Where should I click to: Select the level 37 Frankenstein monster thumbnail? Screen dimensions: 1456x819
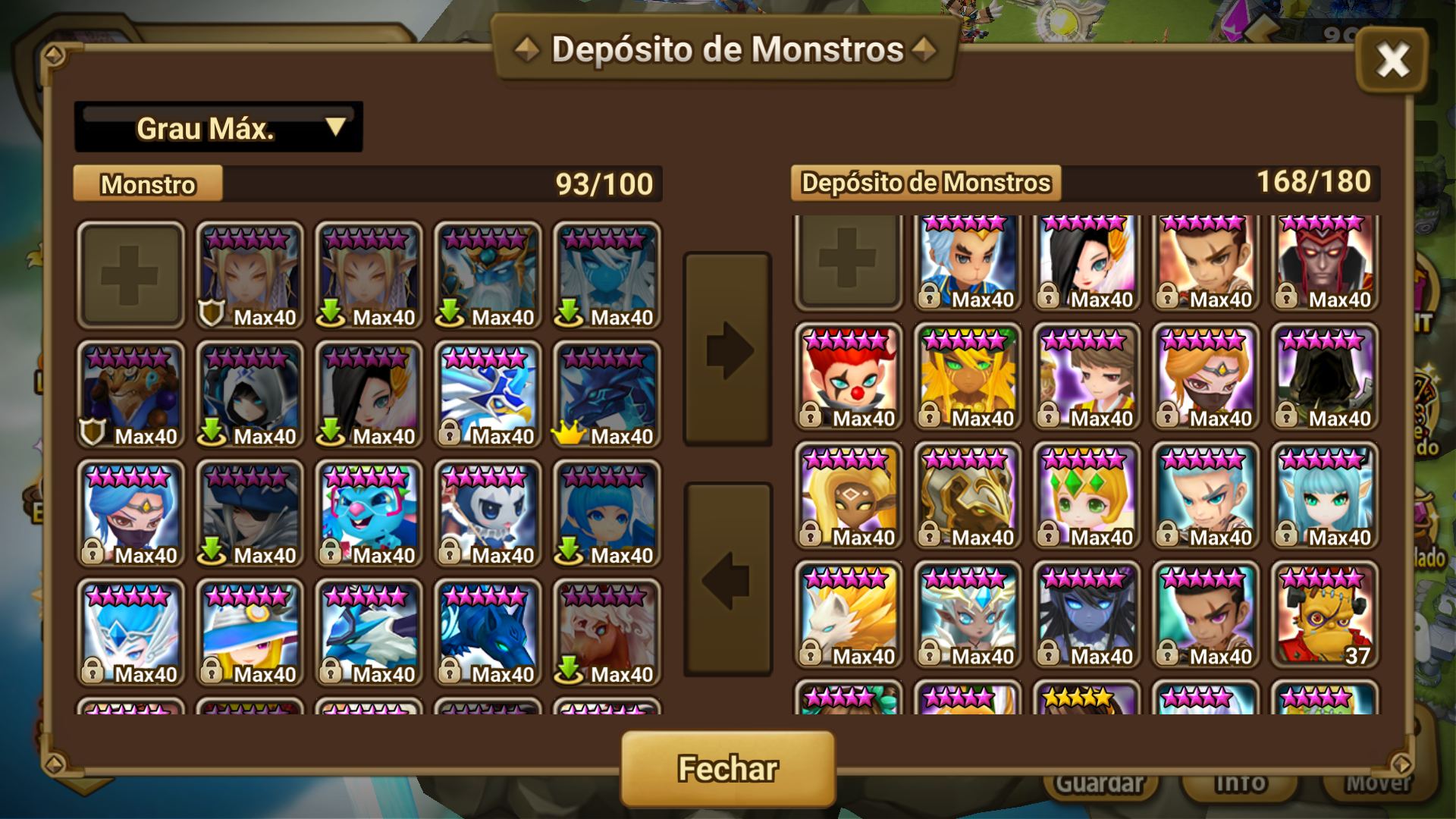(1325, 614)
